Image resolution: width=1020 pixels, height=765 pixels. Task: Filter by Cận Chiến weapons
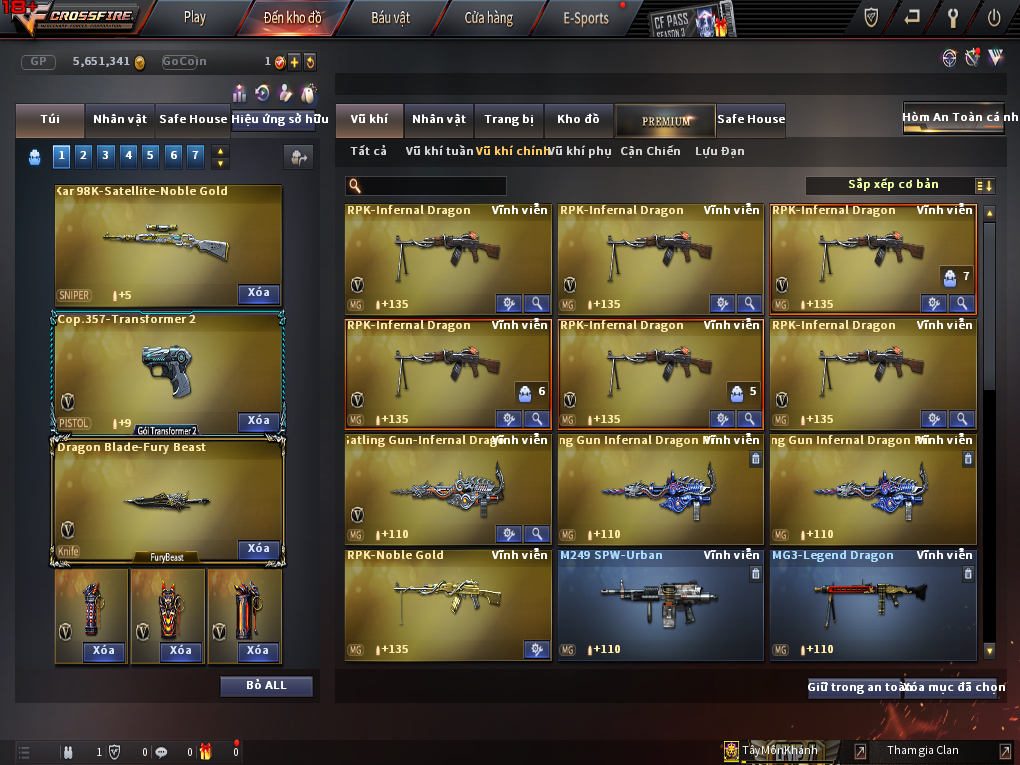point(650,152)
